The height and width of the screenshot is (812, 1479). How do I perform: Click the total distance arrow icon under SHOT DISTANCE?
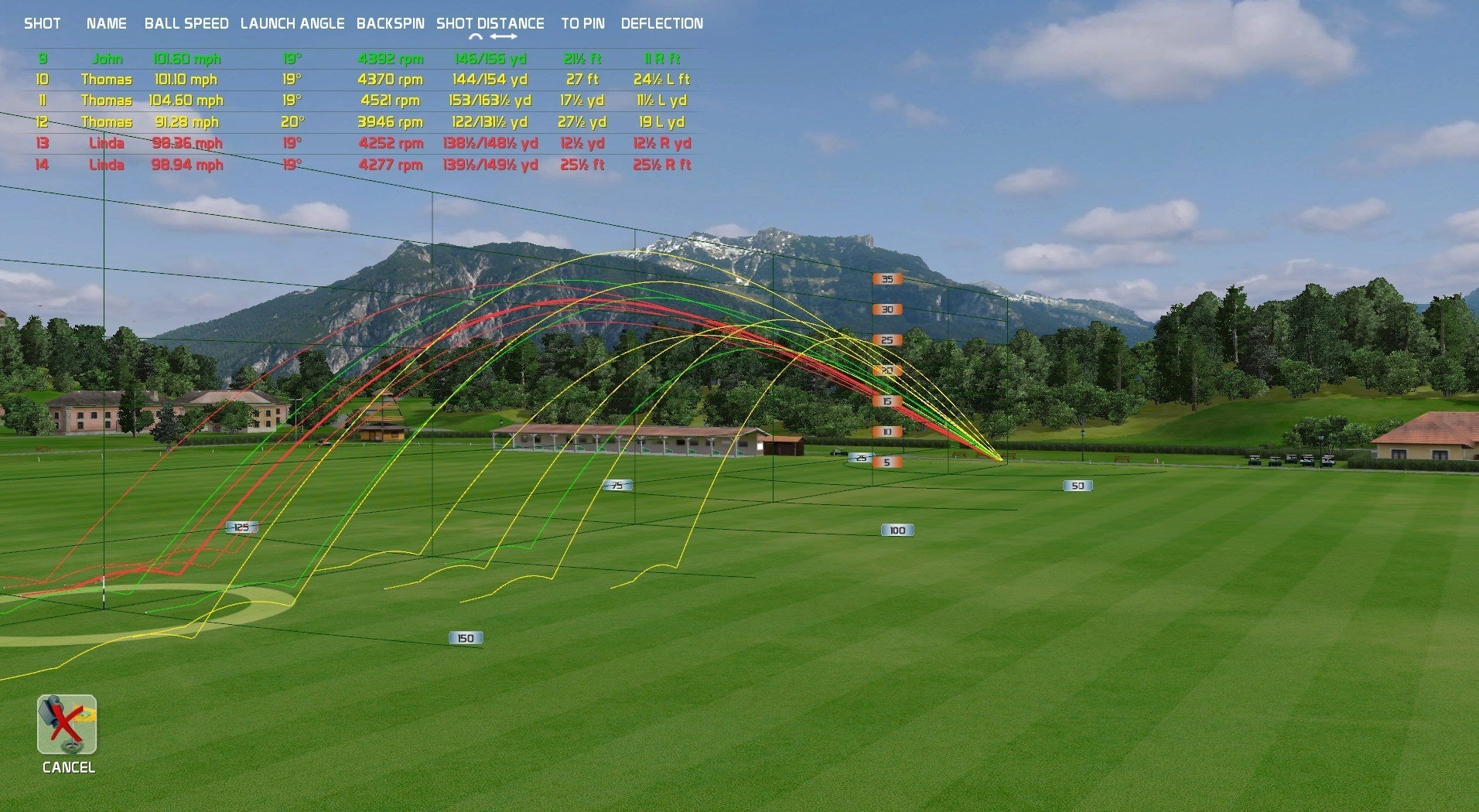coord(504,35)
